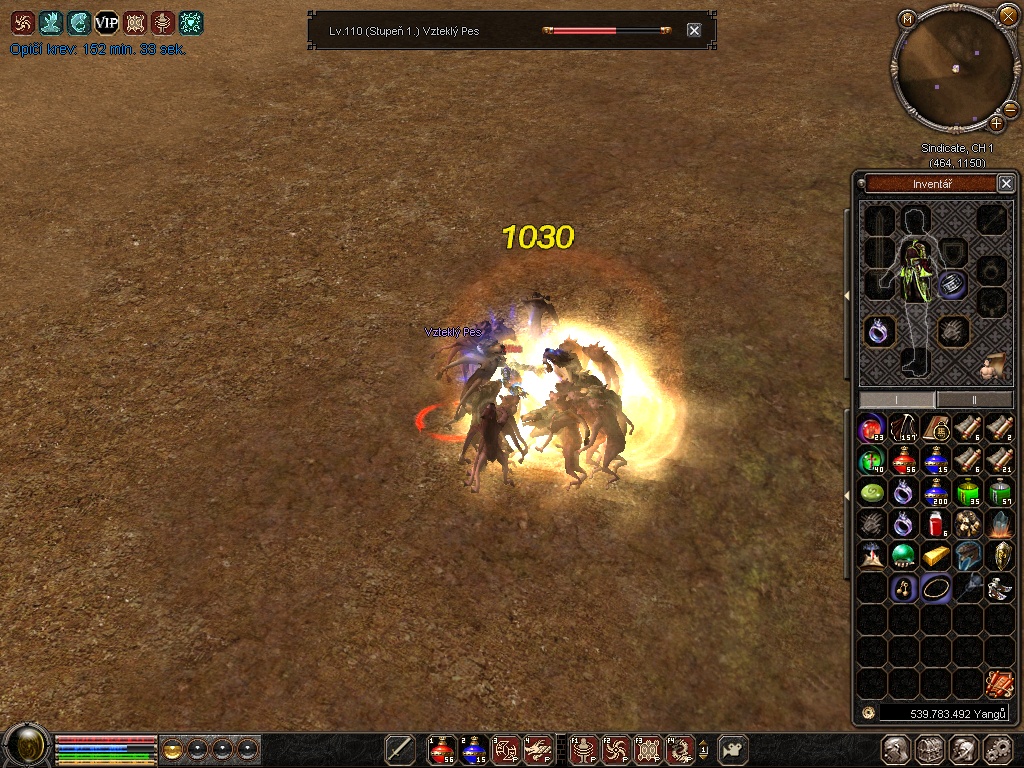Use the red potion on quickslot 1
This screenshot has width=1024, height=768.
click(x=441, y=749)
